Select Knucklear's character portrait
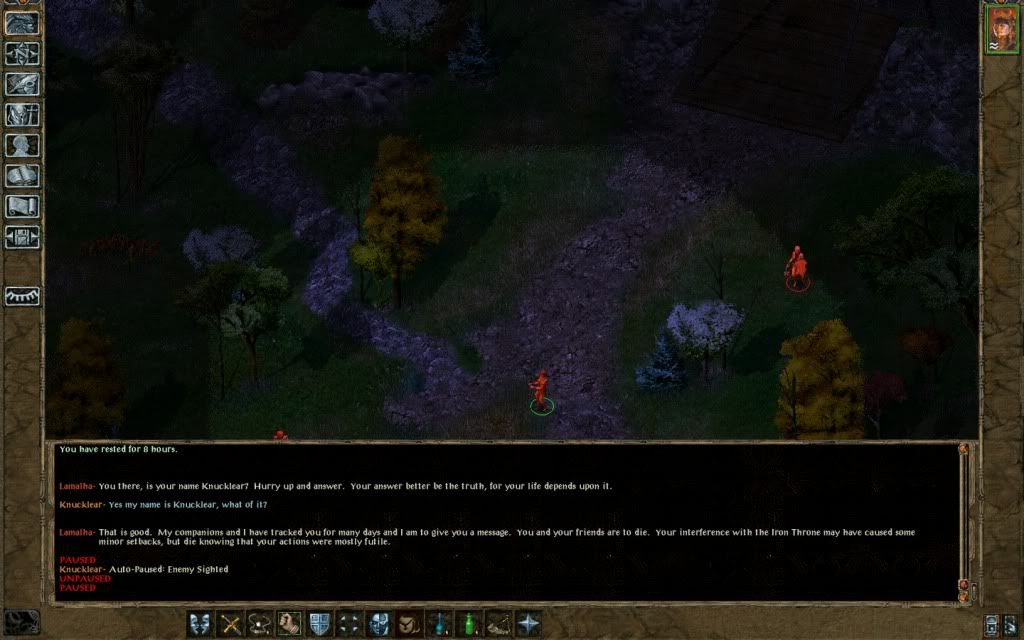 1000,28
